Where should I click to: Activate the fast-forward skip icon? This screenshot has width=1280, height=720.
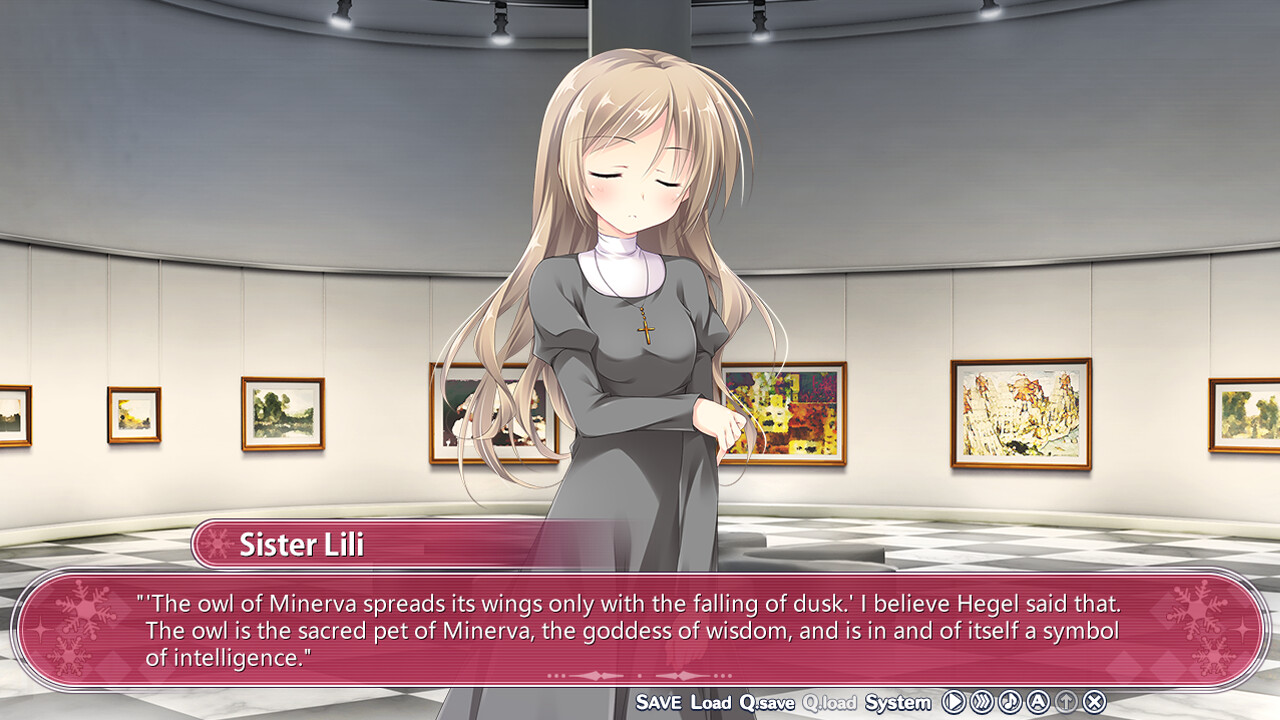[982, 703]
